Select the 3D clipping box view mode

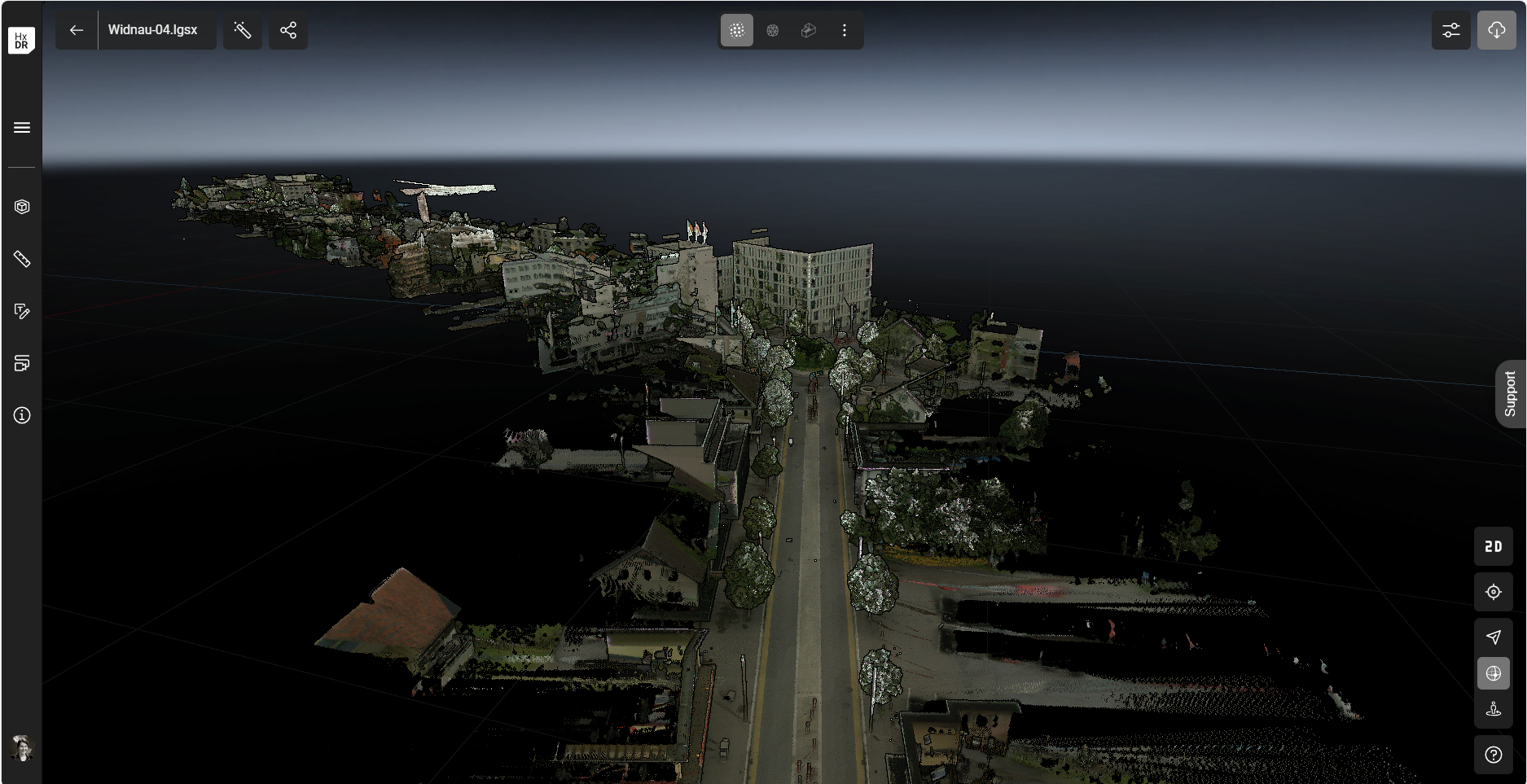pyautogui.click(x=809, y=30)
